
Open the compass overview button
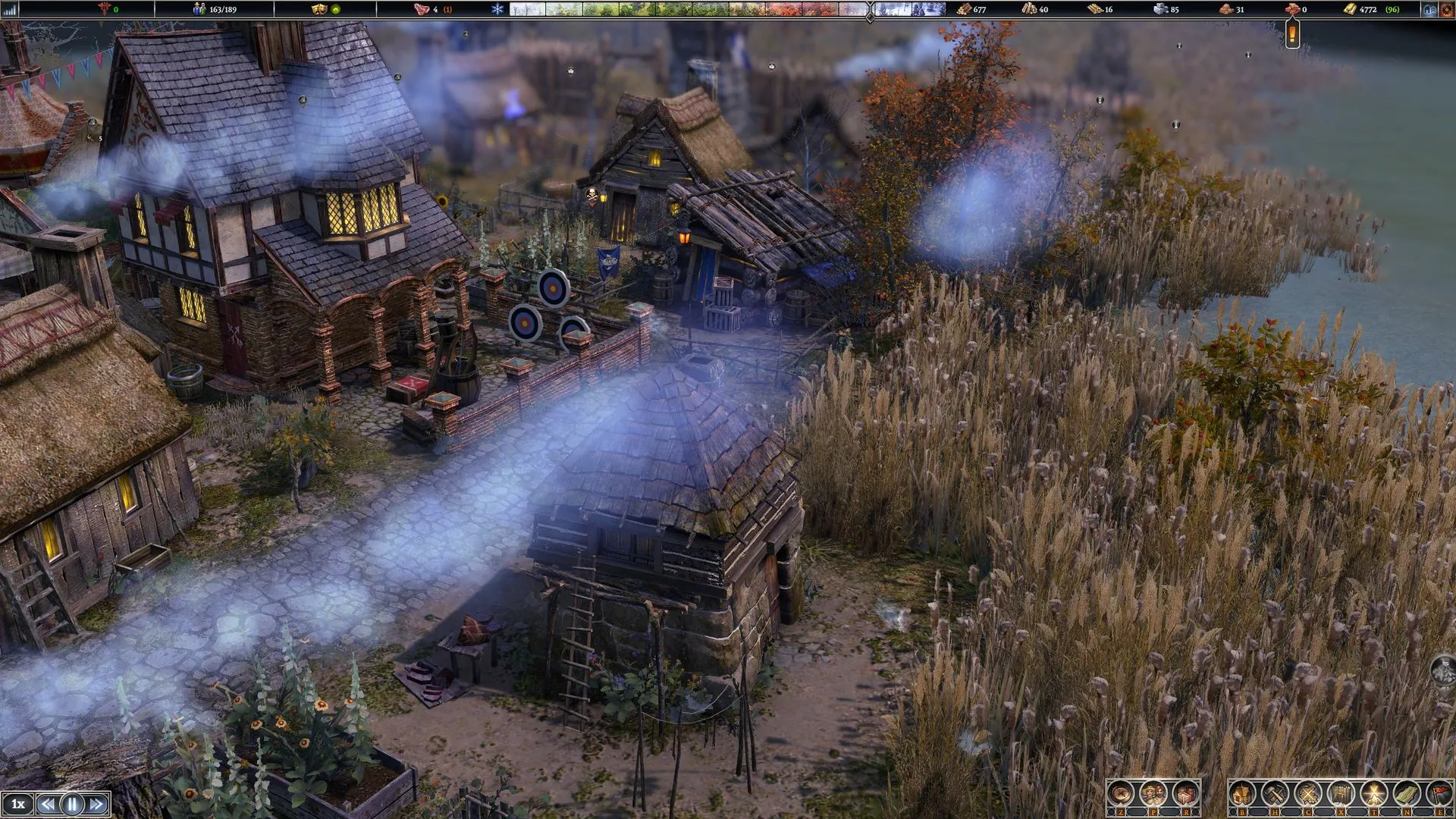click(x=1120, y=795)
